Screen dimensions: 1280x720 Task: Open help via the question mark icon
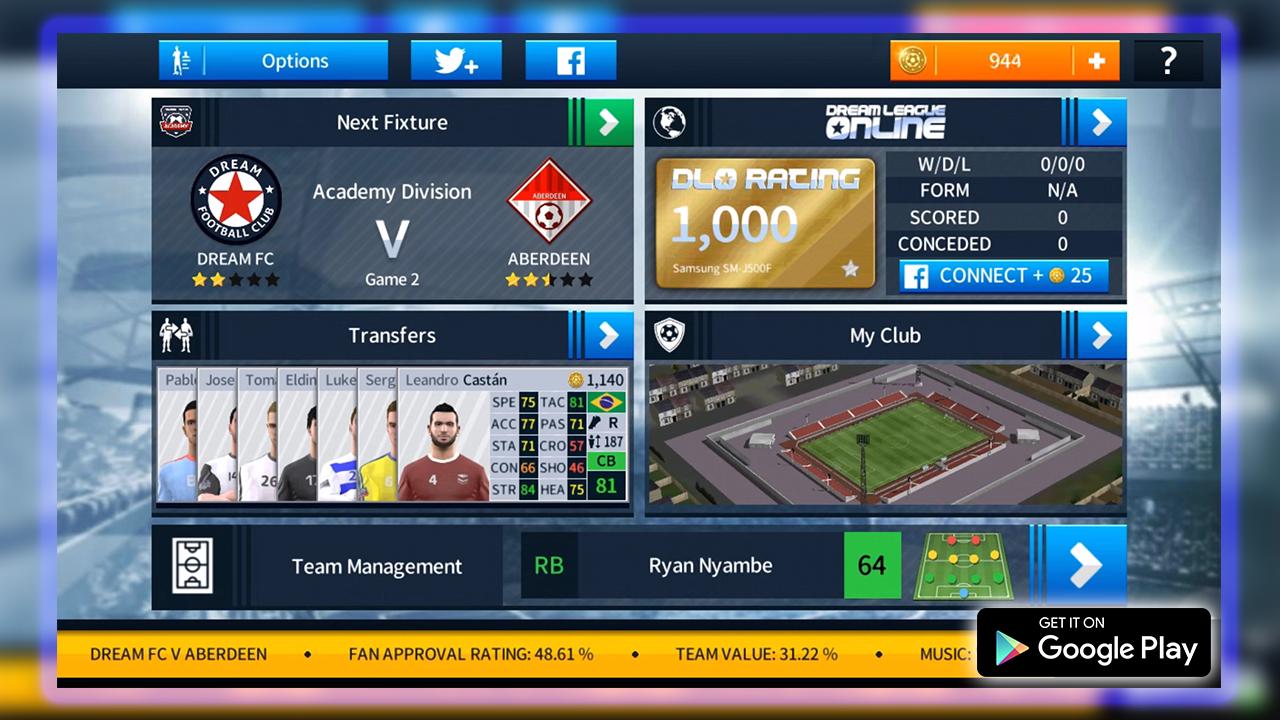1169,60
